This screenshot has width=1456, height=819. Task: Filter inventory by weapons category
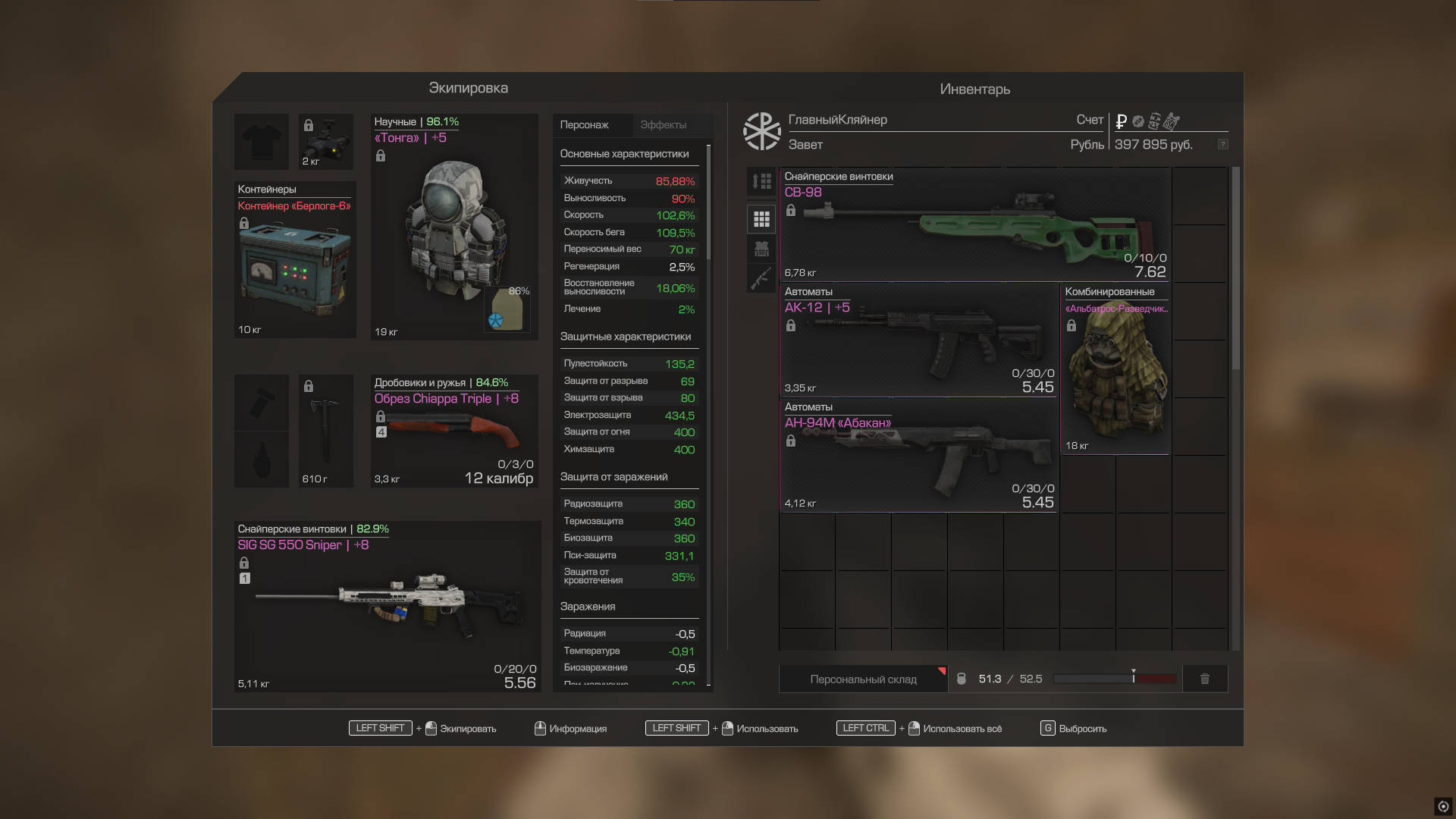point(761,278)
